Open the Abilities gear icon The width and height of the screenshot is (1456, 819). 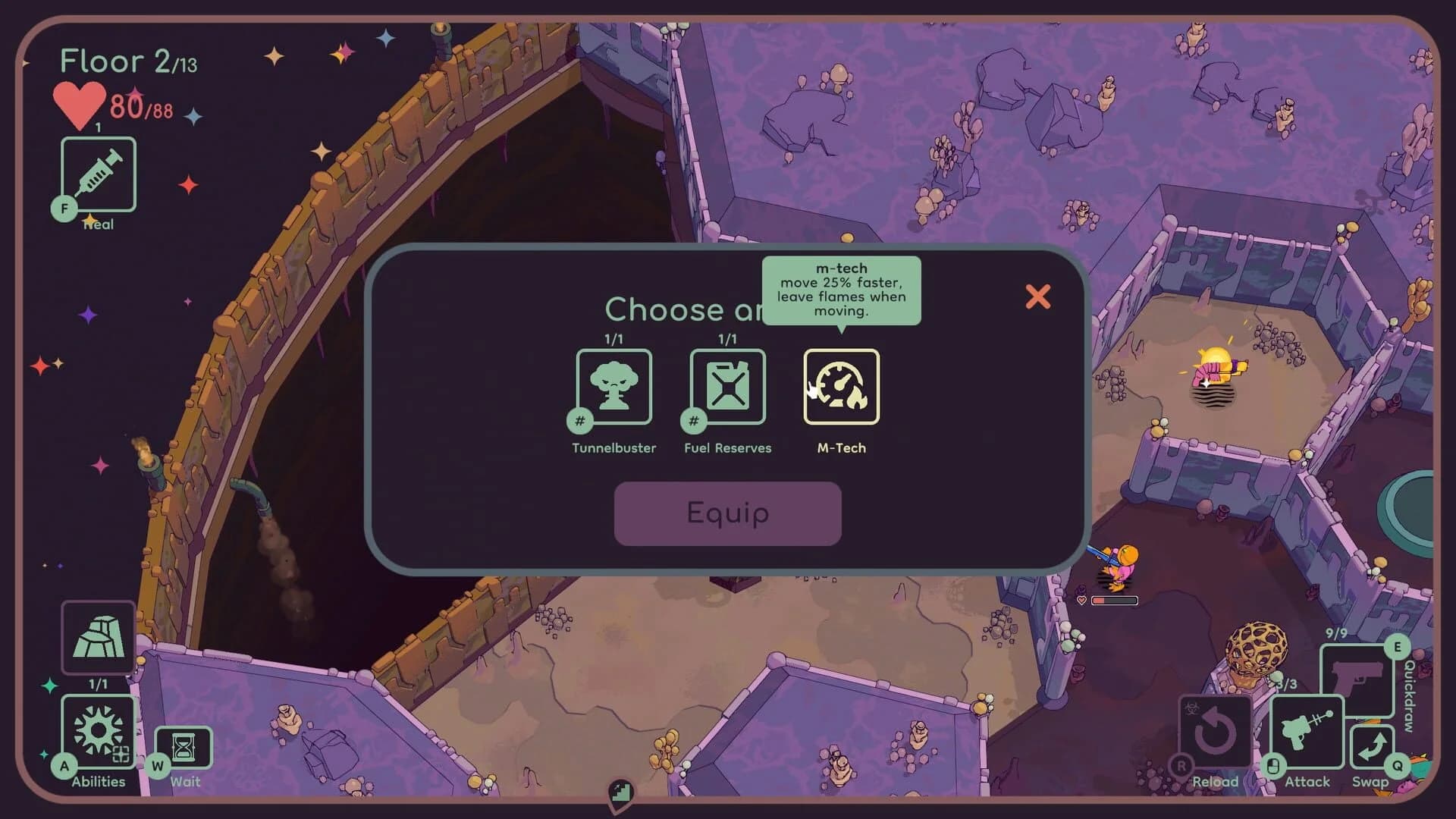98,730
